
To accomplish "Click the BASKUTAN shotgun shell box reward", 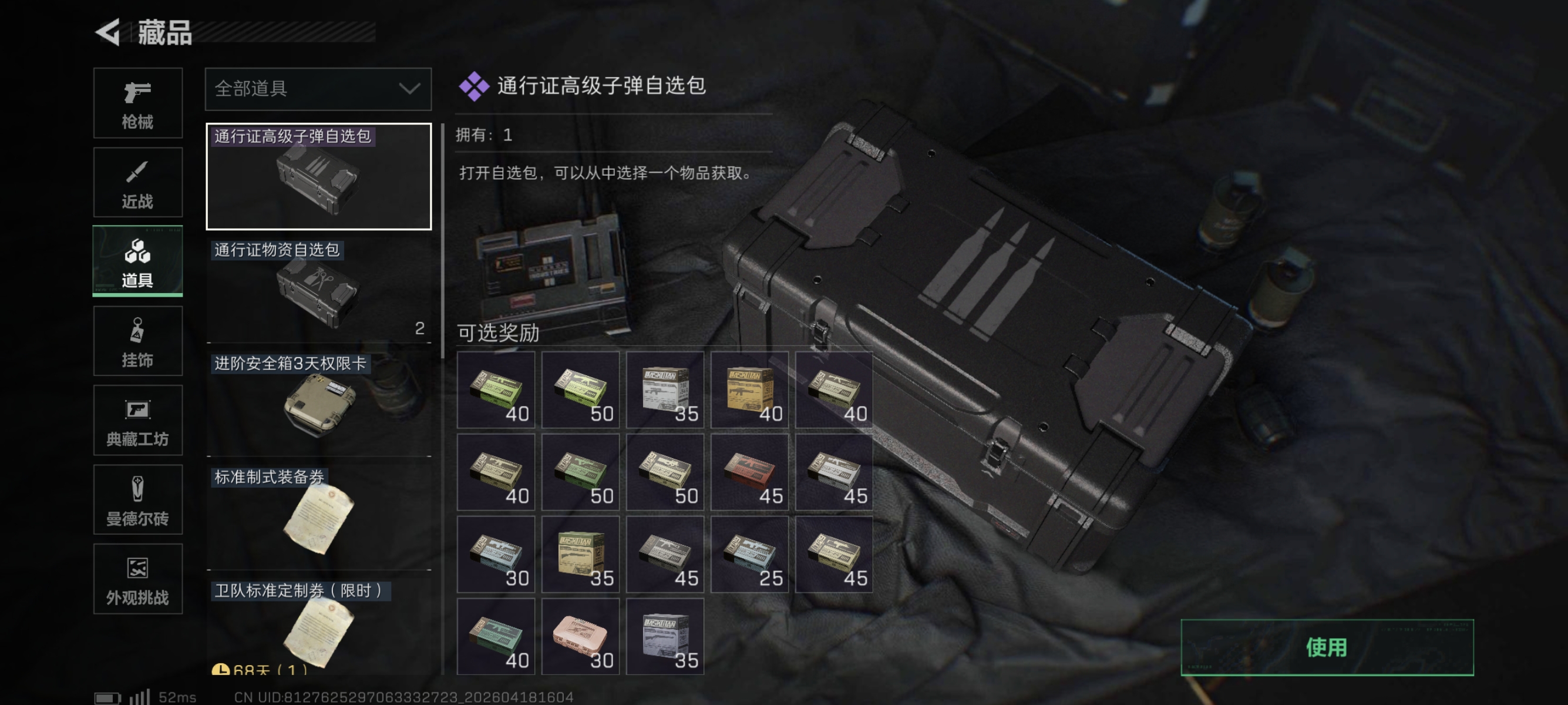I will [580, 554].
